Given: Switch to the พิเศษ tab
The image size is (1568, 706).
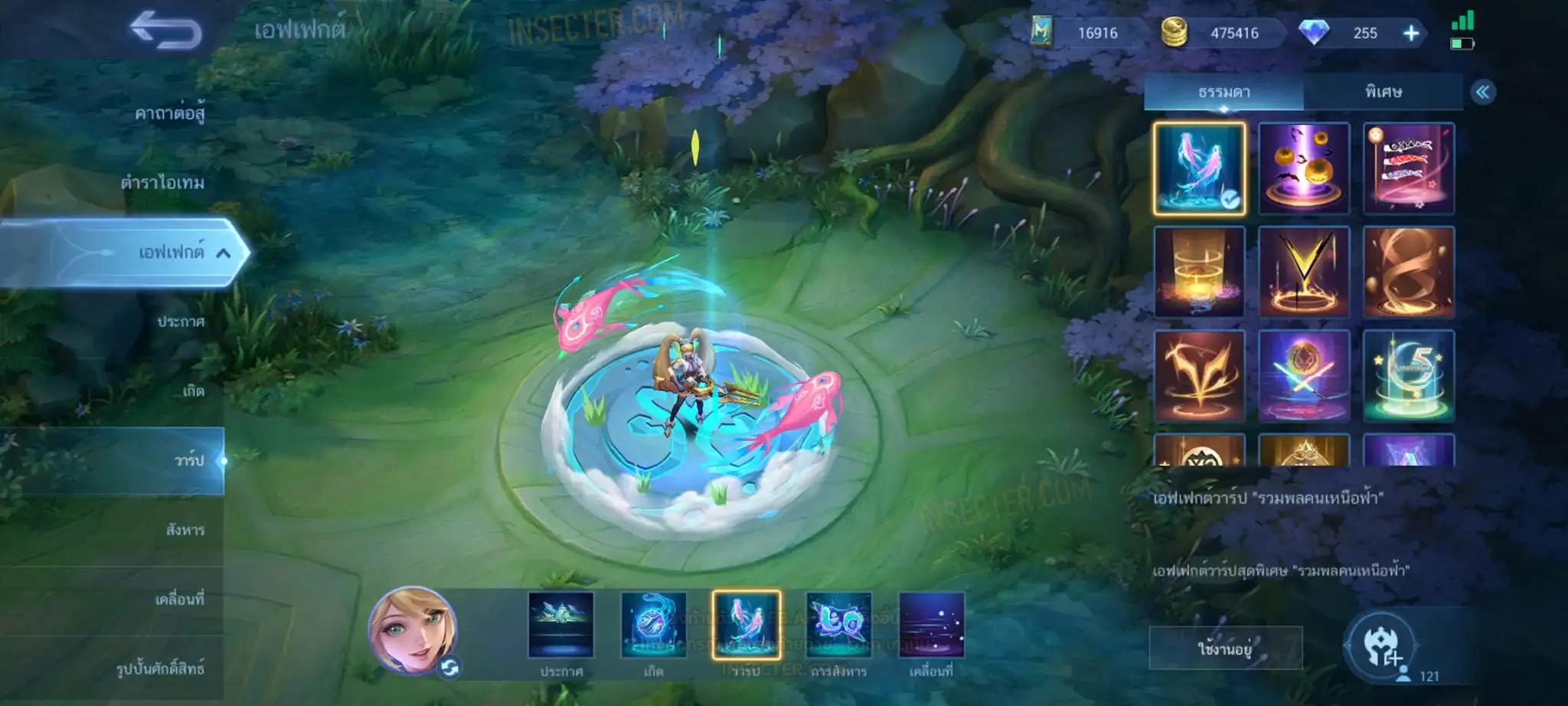Looking at the screenshot, I should coord(1383,93).
